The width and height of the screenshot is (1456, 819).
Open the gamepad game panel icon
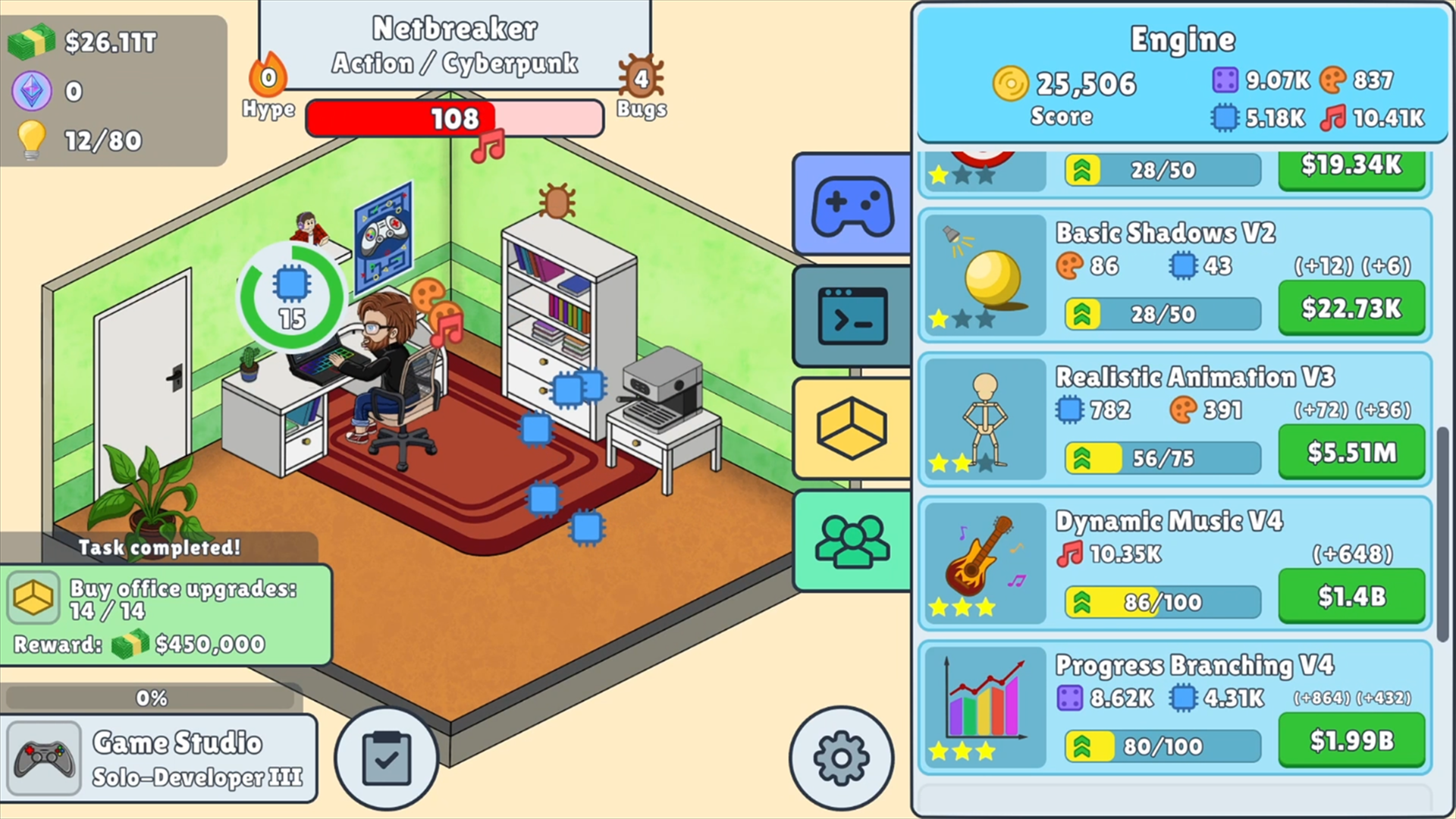(x=851, y=206)
